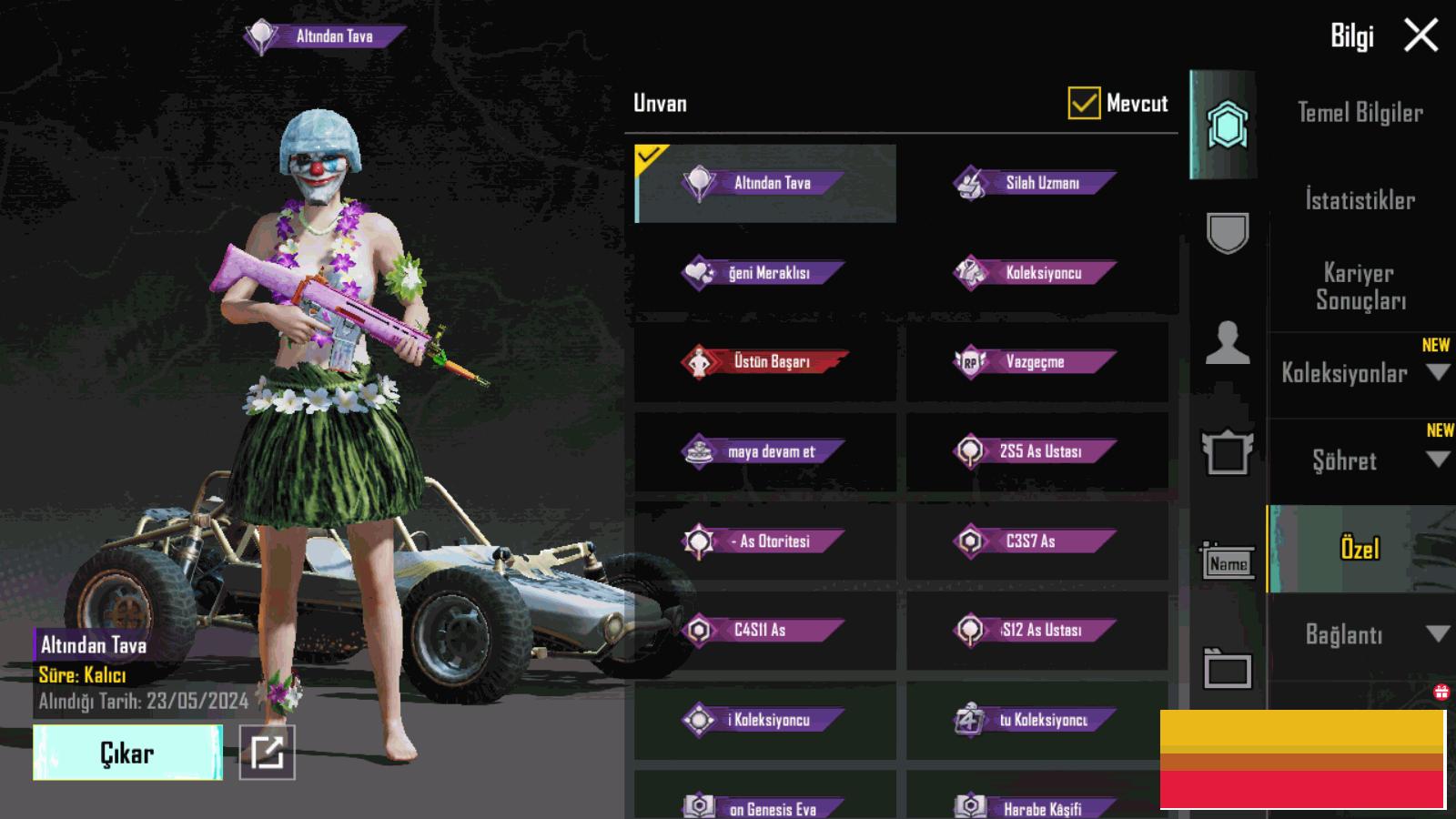Open the Name card icon category

click(1228, 563)
